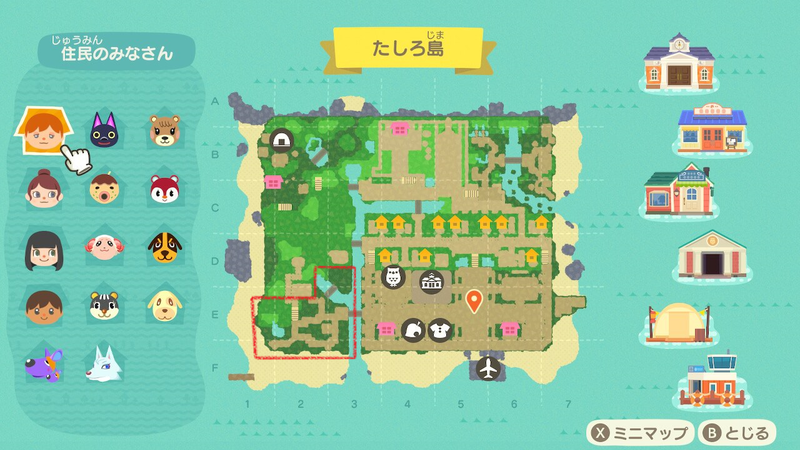Viewport: 800px width, 450px height.
Task: Select the brown and black dog resident
Action: pyautogui.click(x=164, y=246)
